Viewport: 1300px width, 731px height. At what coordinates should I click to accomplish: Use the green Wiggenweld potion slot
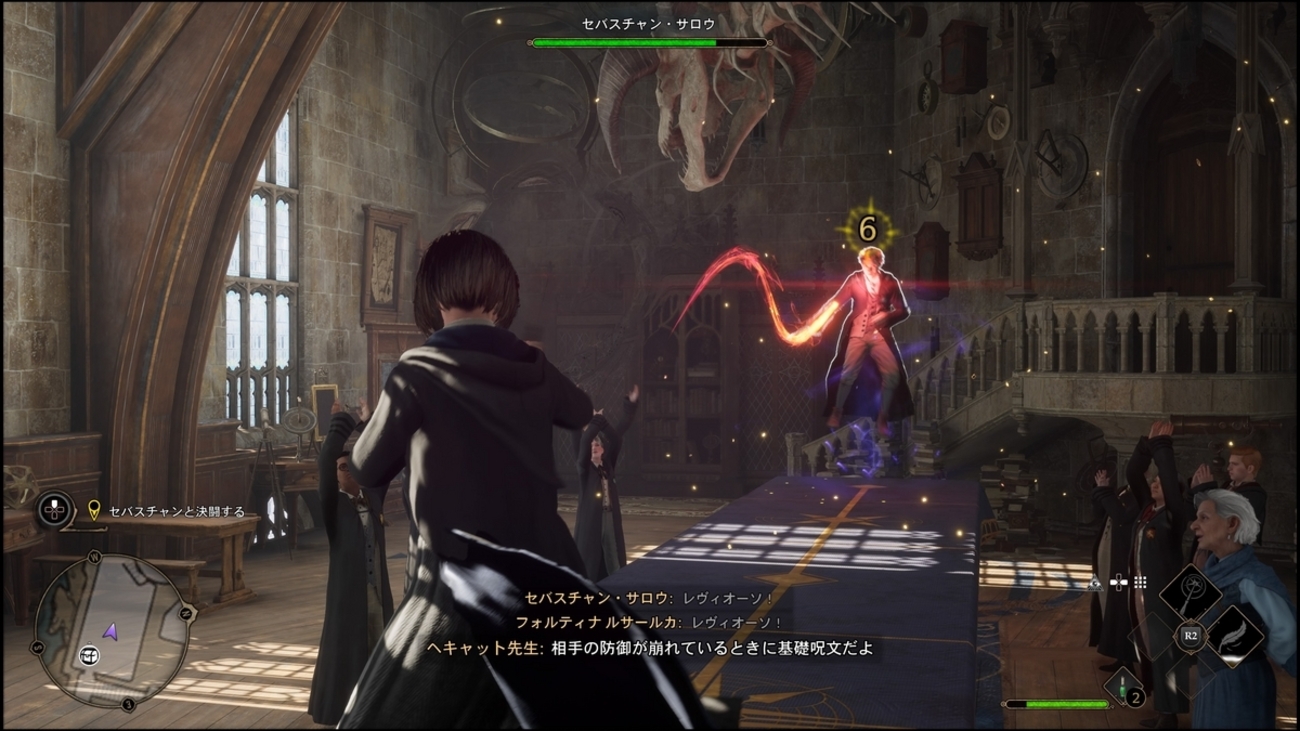1124,686
